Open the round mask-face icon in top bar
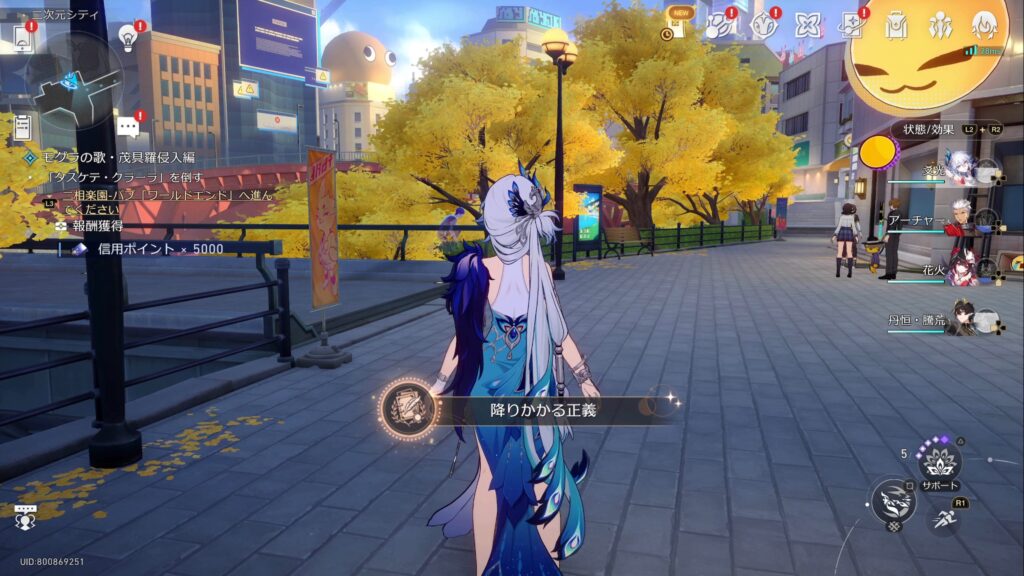This screenshot has width=1024, height=576. tap(764, 25)
